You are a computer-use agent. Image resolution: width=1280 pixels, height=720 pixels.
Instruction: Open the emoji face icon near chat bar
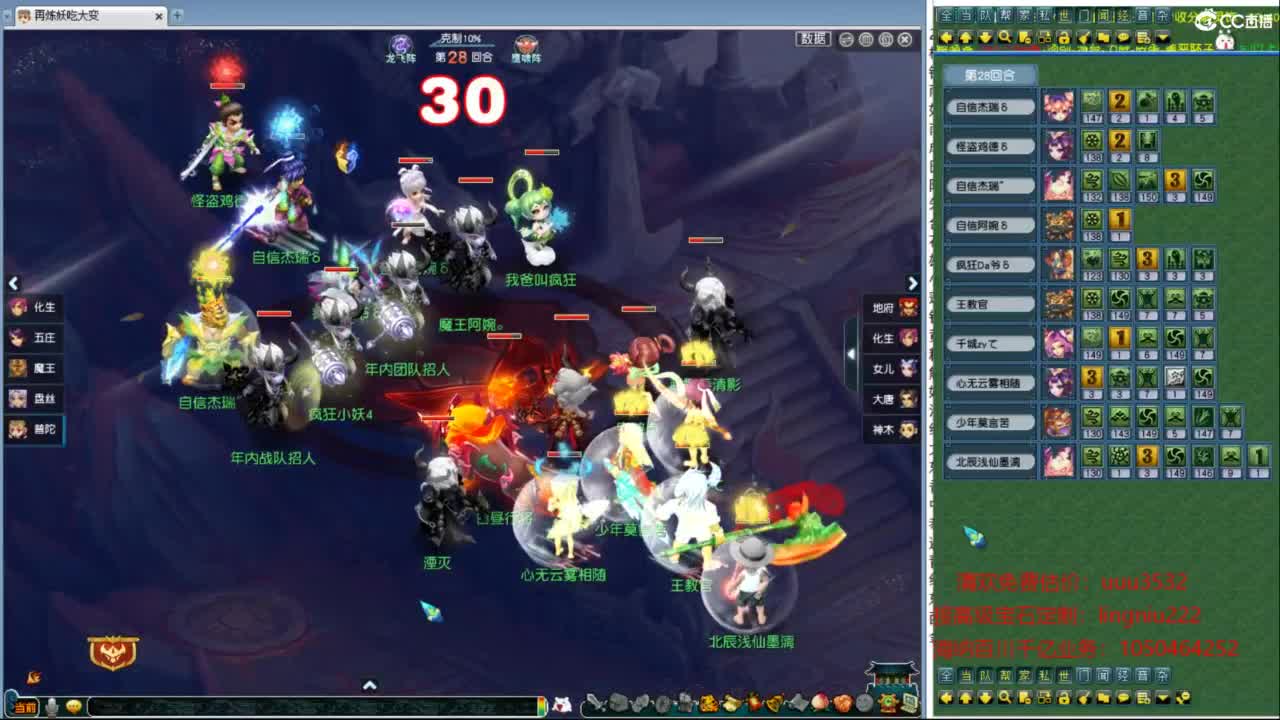[73, 707]
